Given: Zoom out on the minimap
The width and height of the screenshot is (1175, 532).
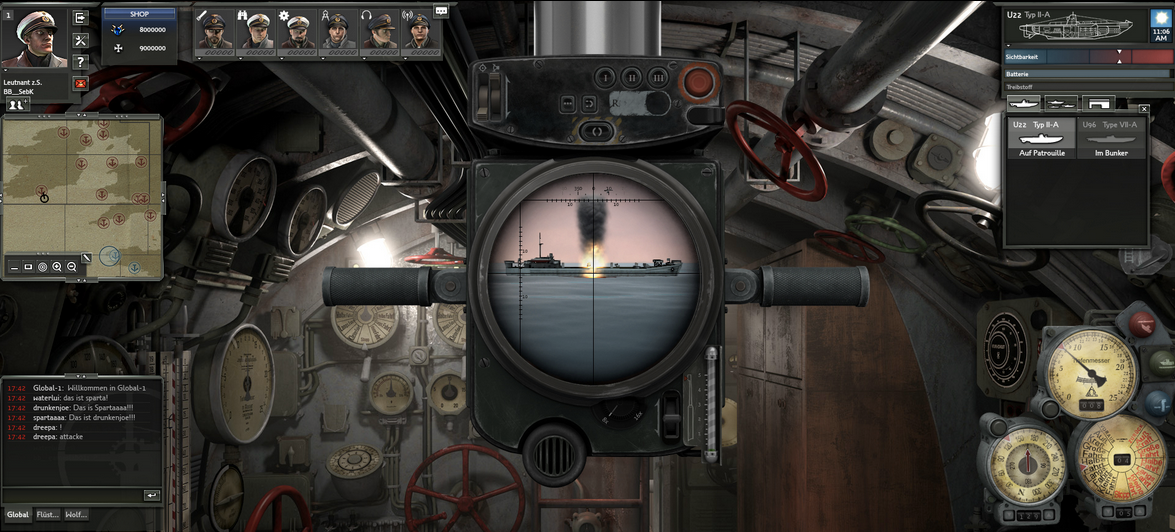Looking at the screenshot, I should 72,267.
